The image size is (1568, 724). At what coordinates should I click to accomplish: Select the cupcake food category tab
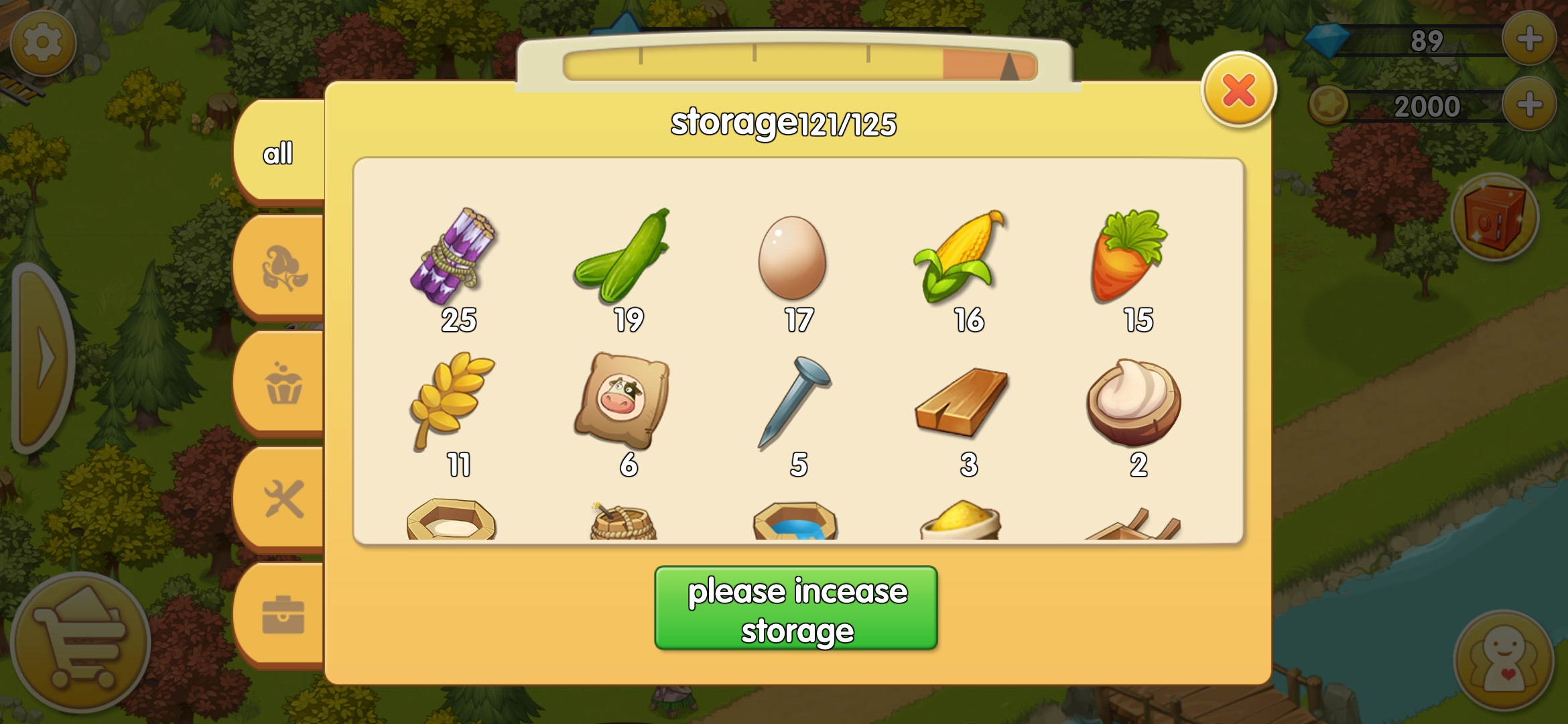pyautogui.click(x=283, y=384)
